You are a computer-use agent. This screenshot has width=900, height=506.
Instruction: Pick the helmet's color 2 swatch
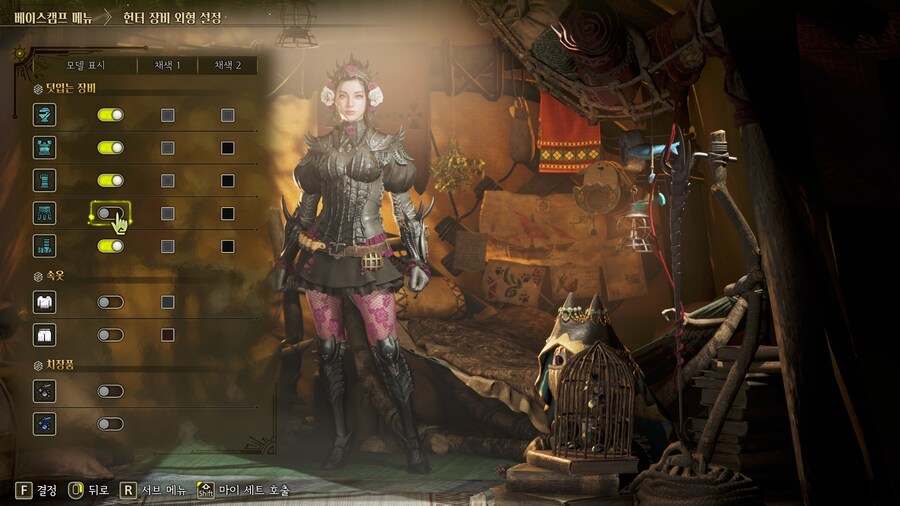(x=228, y=115)
